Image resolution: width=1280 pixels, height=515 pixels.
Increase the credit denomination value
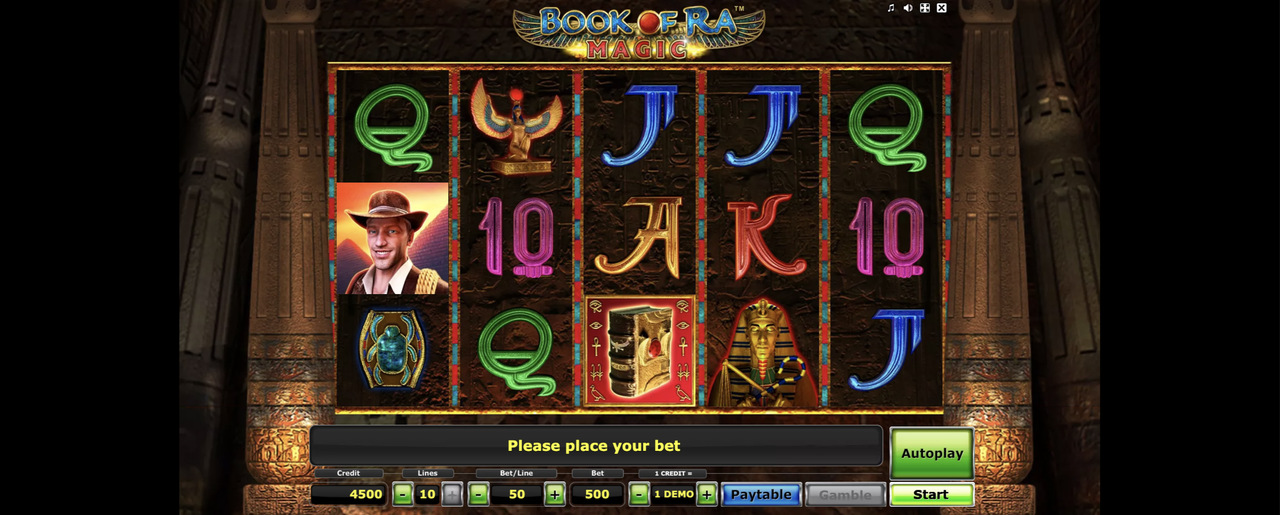pyautogui.click(x=707, y=494)
